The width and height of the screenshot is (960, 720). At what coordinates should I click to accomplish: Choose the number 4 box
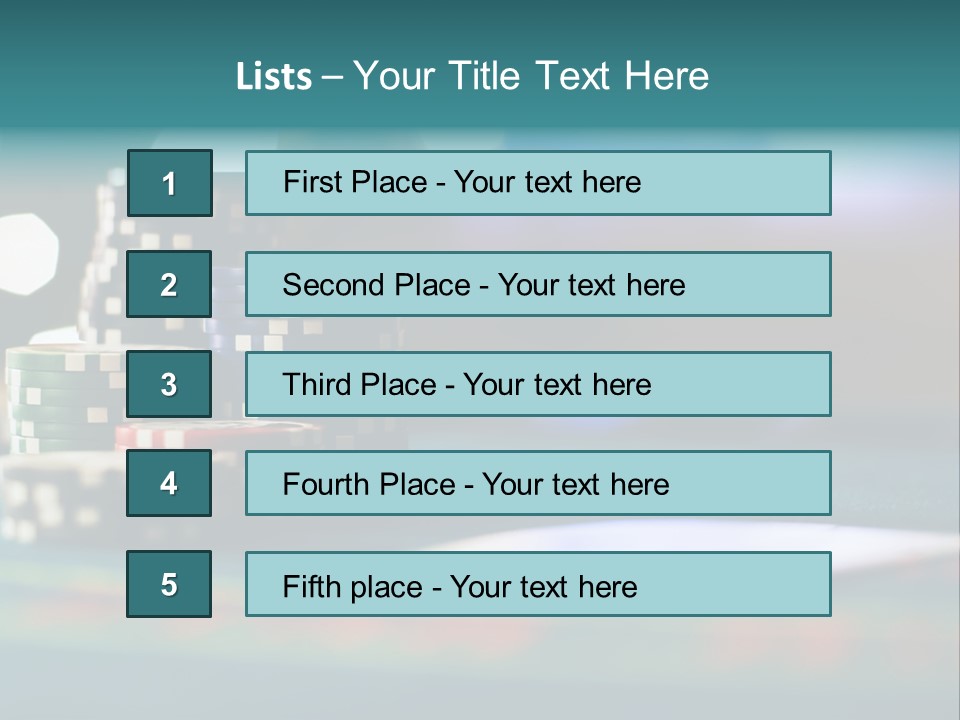[x=169, y=483]
